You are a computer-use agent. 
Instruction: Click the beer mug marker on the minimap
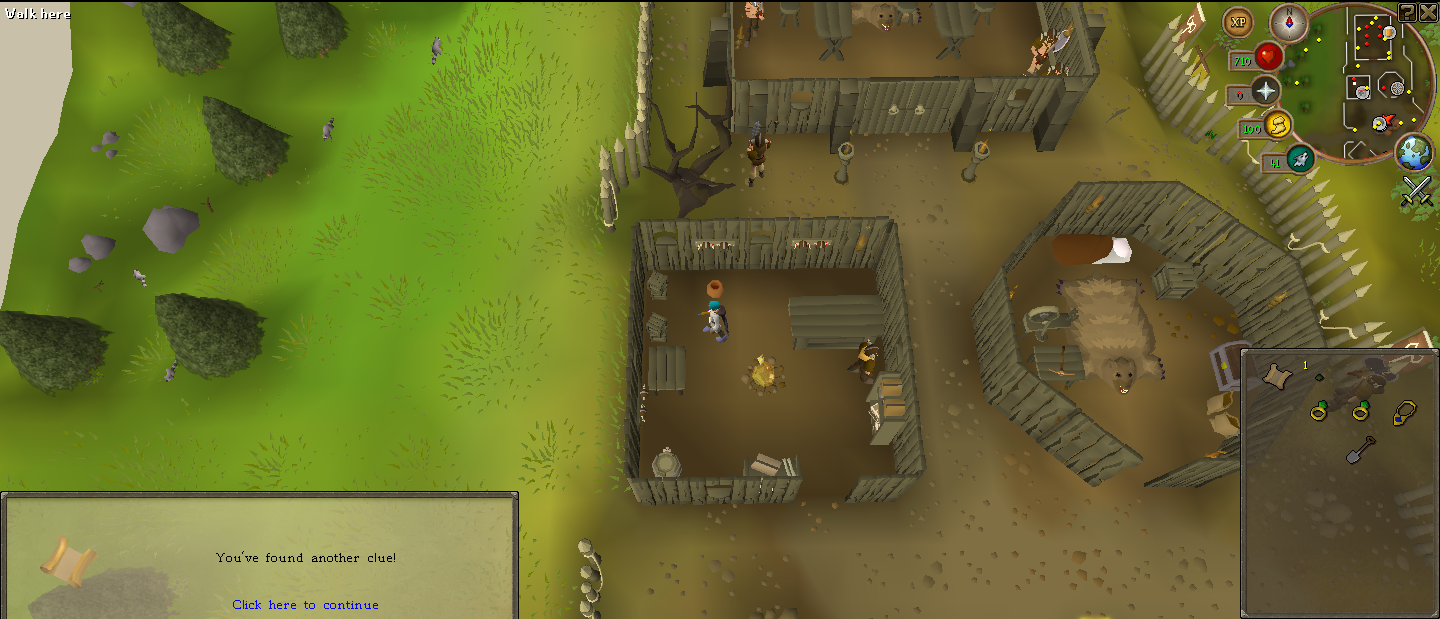click(1389, 33)
